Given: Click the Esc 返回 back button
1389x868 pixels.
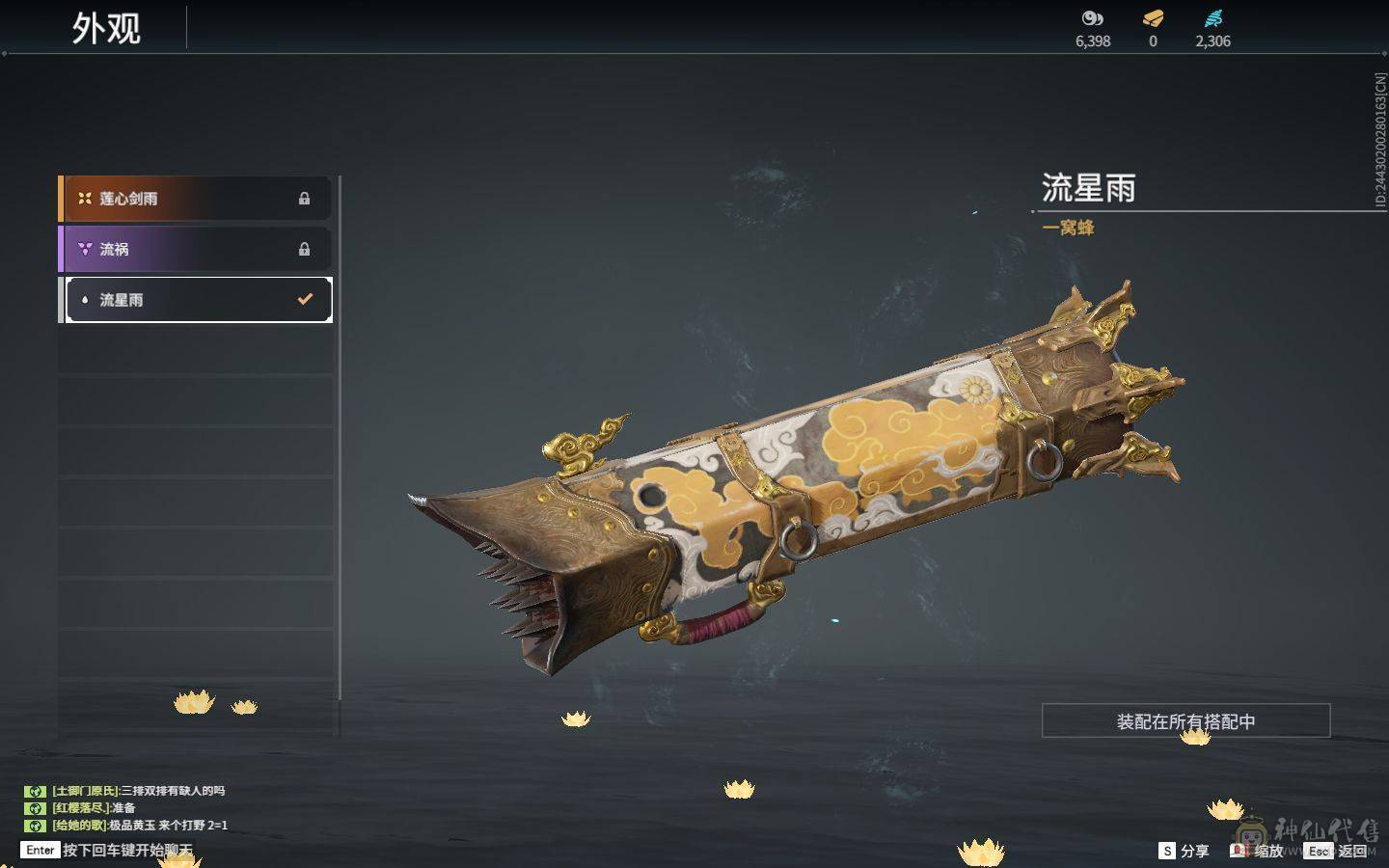Looking at the screenshot, I should point(1336,851).
